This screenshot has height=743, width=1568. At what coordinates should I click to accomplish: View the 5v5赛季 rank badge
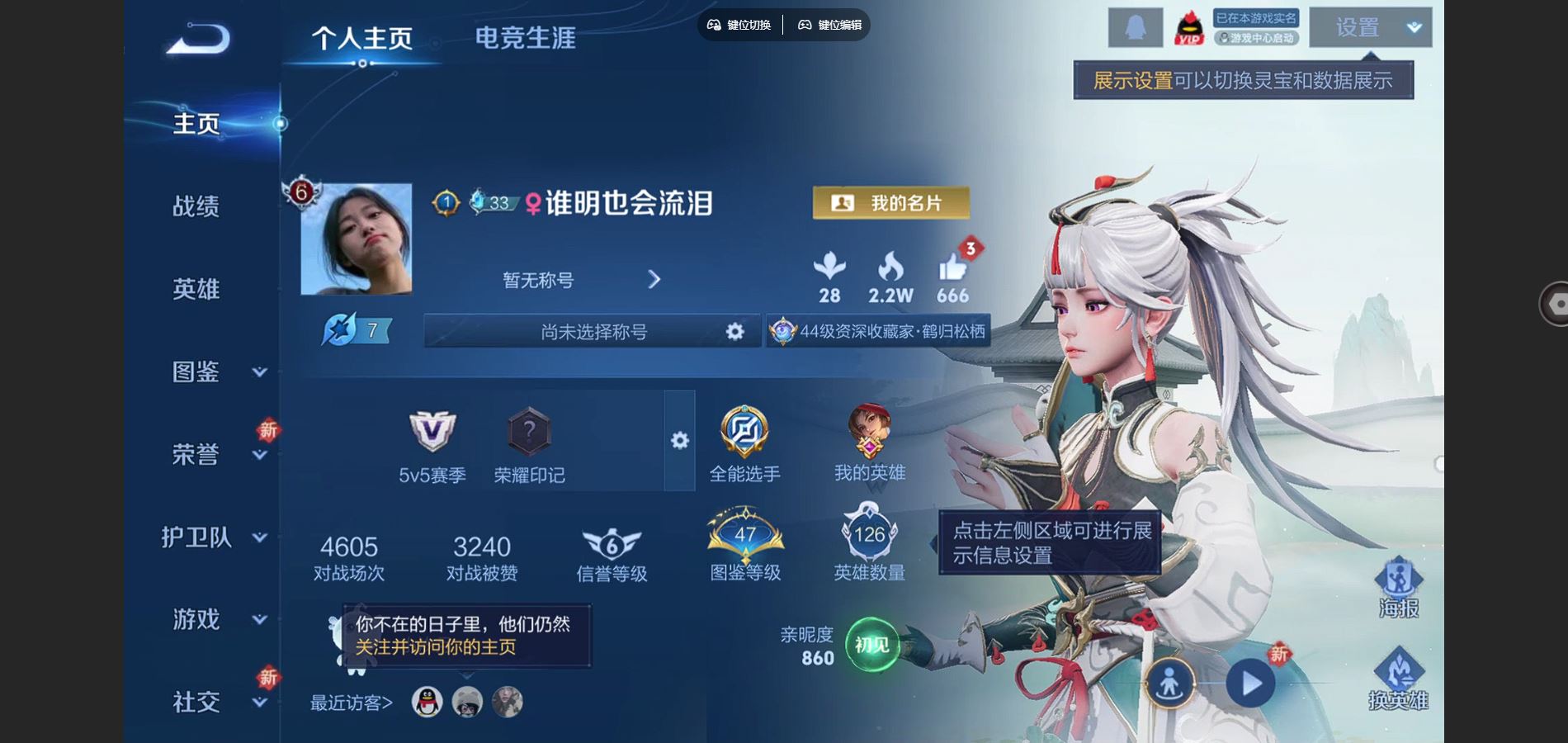pos(432,447)
